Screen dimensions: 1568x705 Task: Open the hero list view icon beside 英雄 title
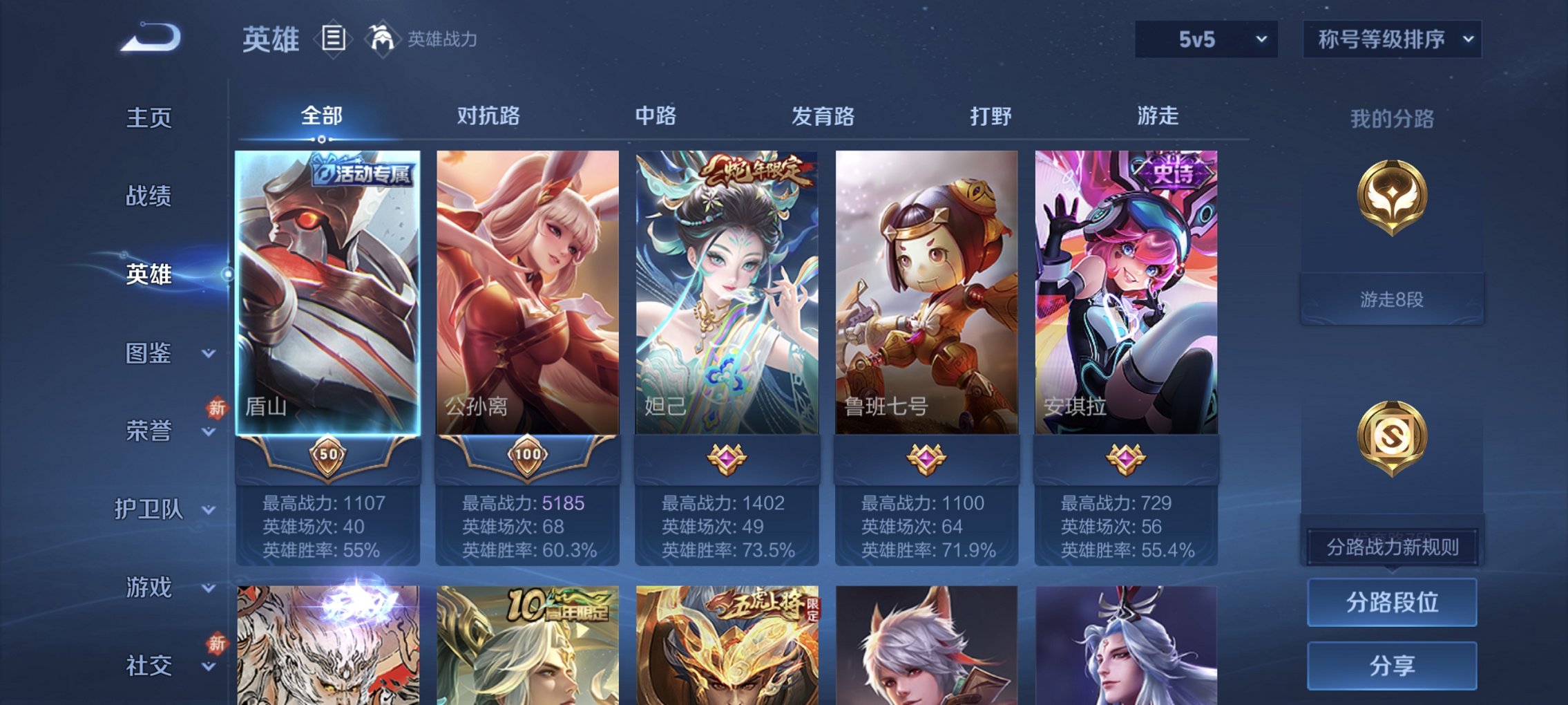(x=334, y=38)
